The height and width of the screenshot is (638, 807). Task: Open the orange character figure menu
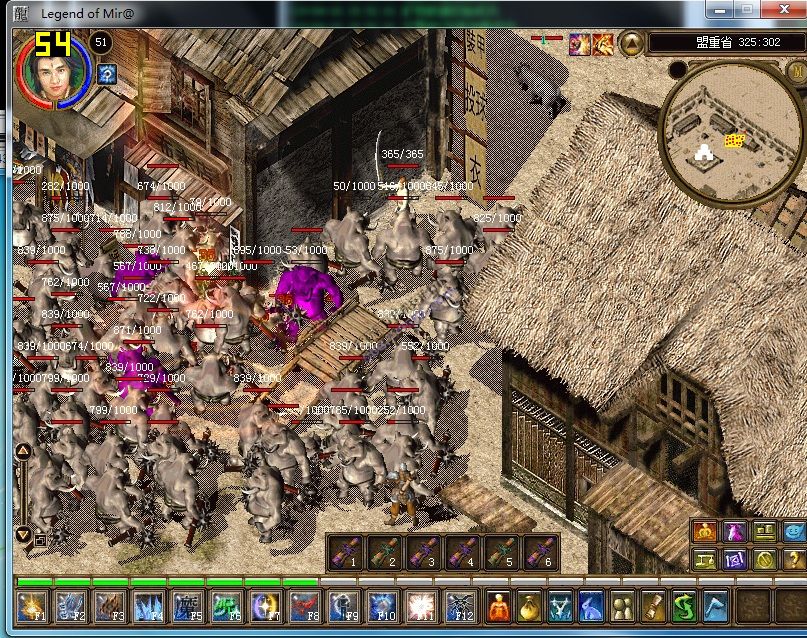click(x=499, y=606)
